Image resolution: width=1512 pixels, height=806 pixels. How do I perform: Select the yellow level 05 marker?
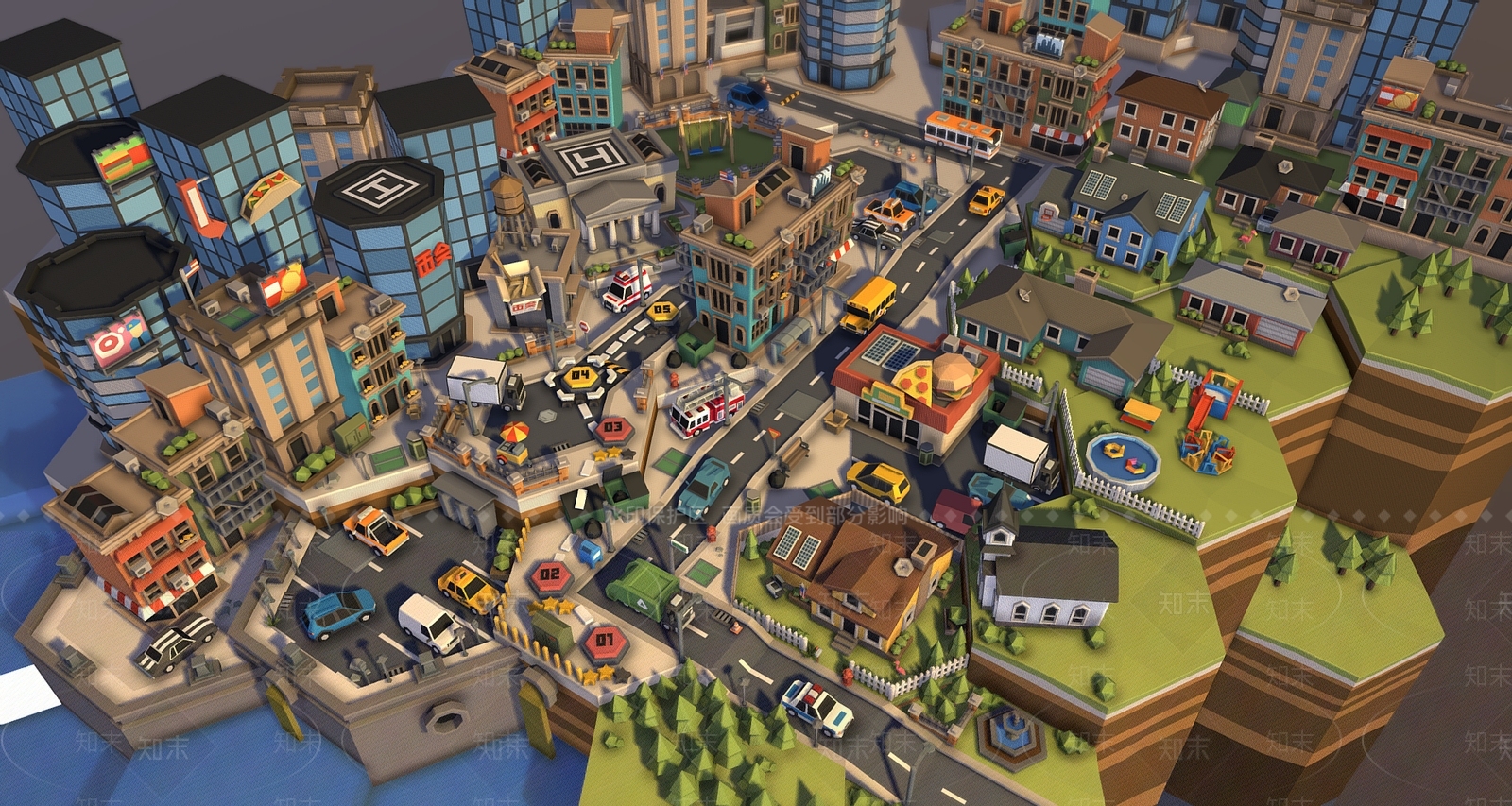point(661,310)
